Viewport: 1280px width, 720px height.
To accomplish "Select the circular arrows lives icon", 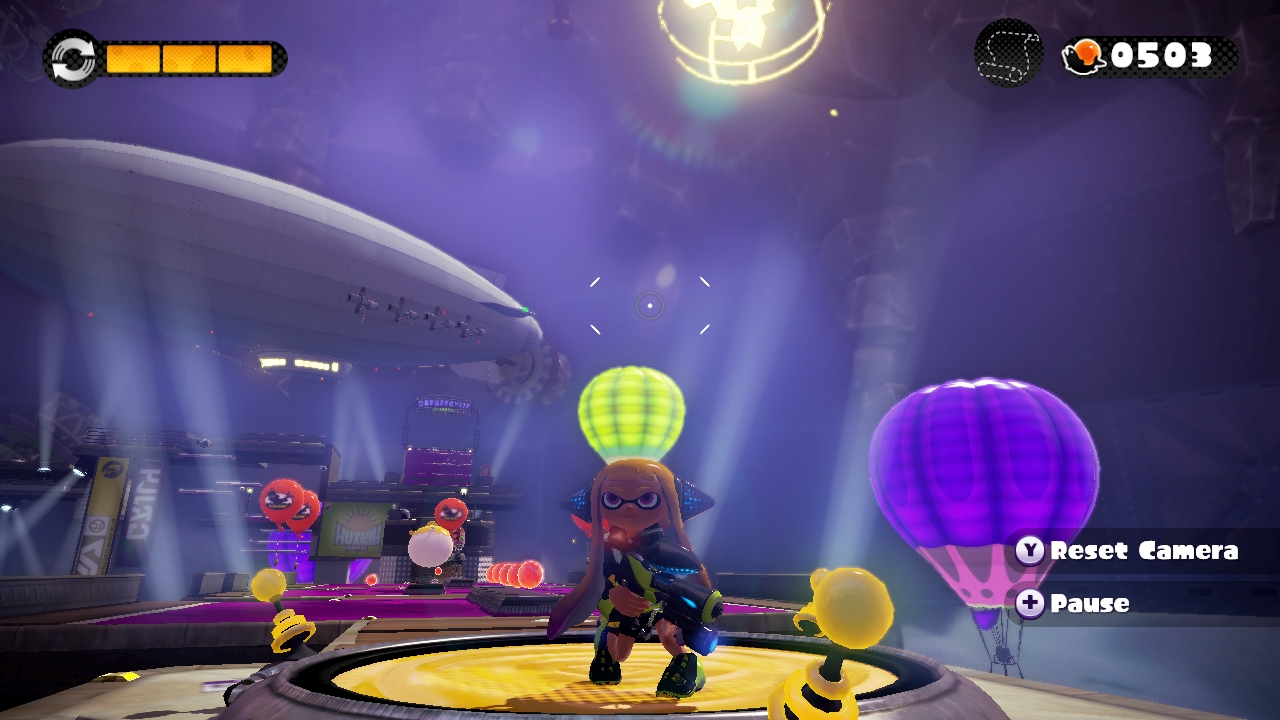I will 71,58.
